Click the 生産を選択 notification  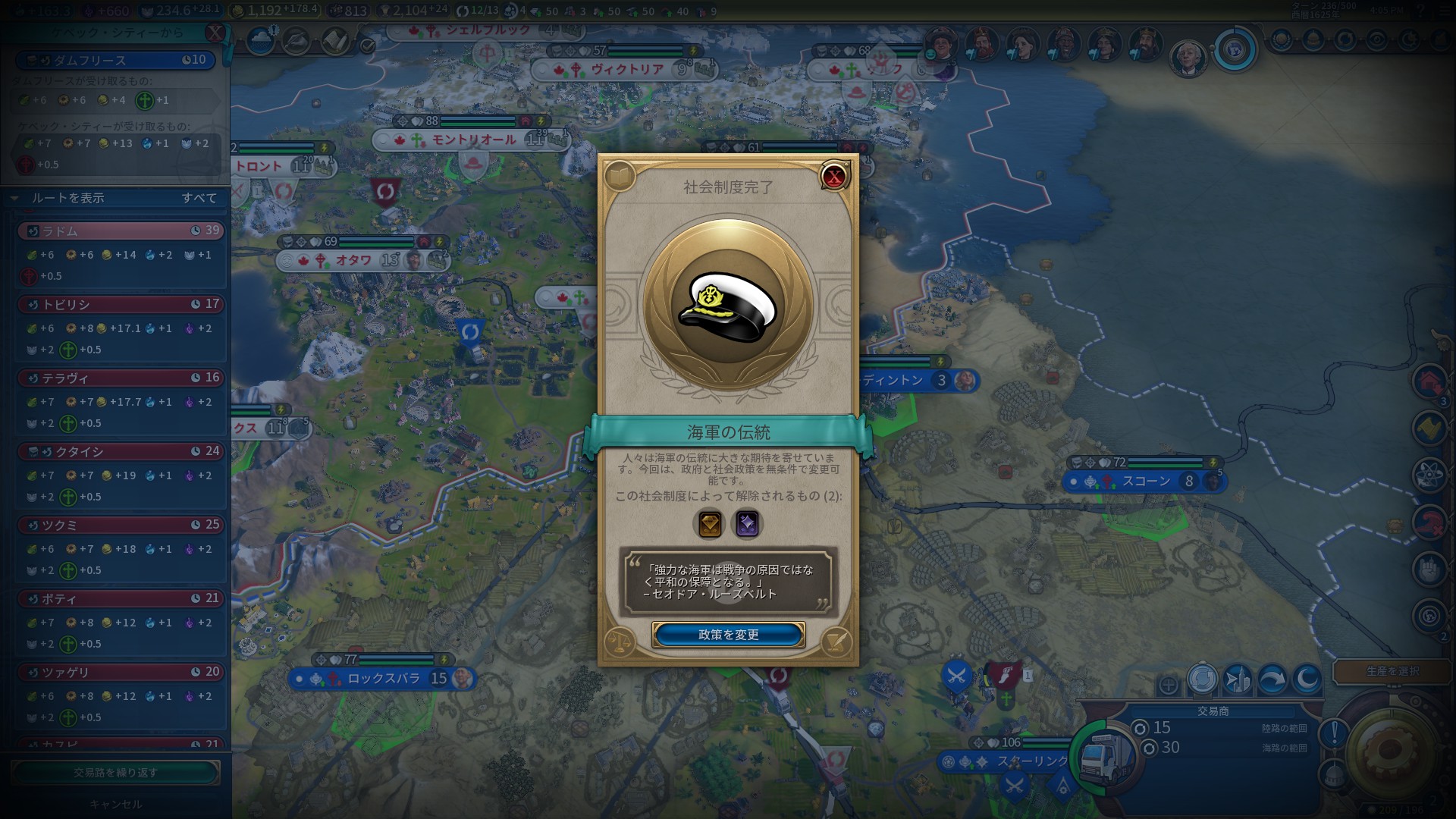[1392, 671]
